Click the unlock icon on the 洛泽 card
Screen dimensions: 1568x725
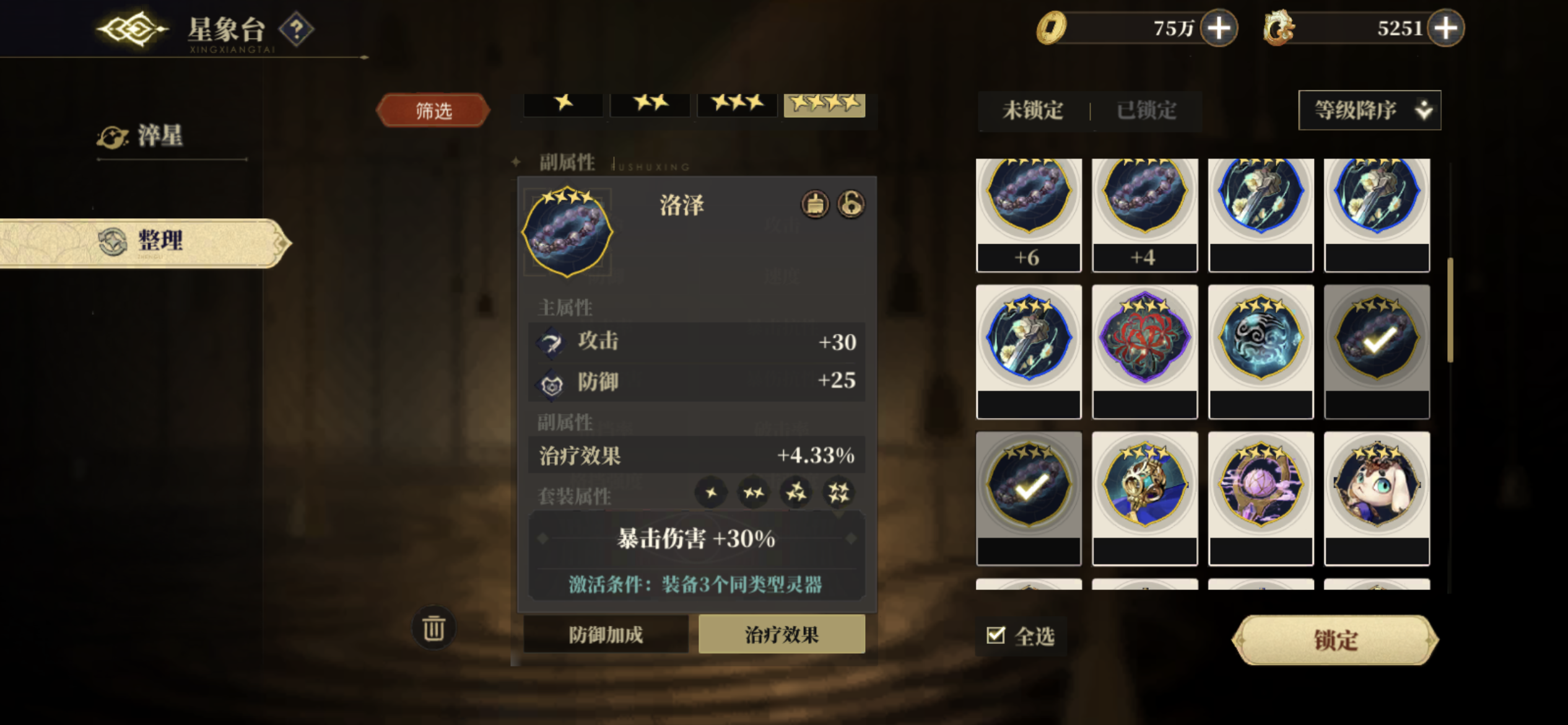(x=851, y=205)
